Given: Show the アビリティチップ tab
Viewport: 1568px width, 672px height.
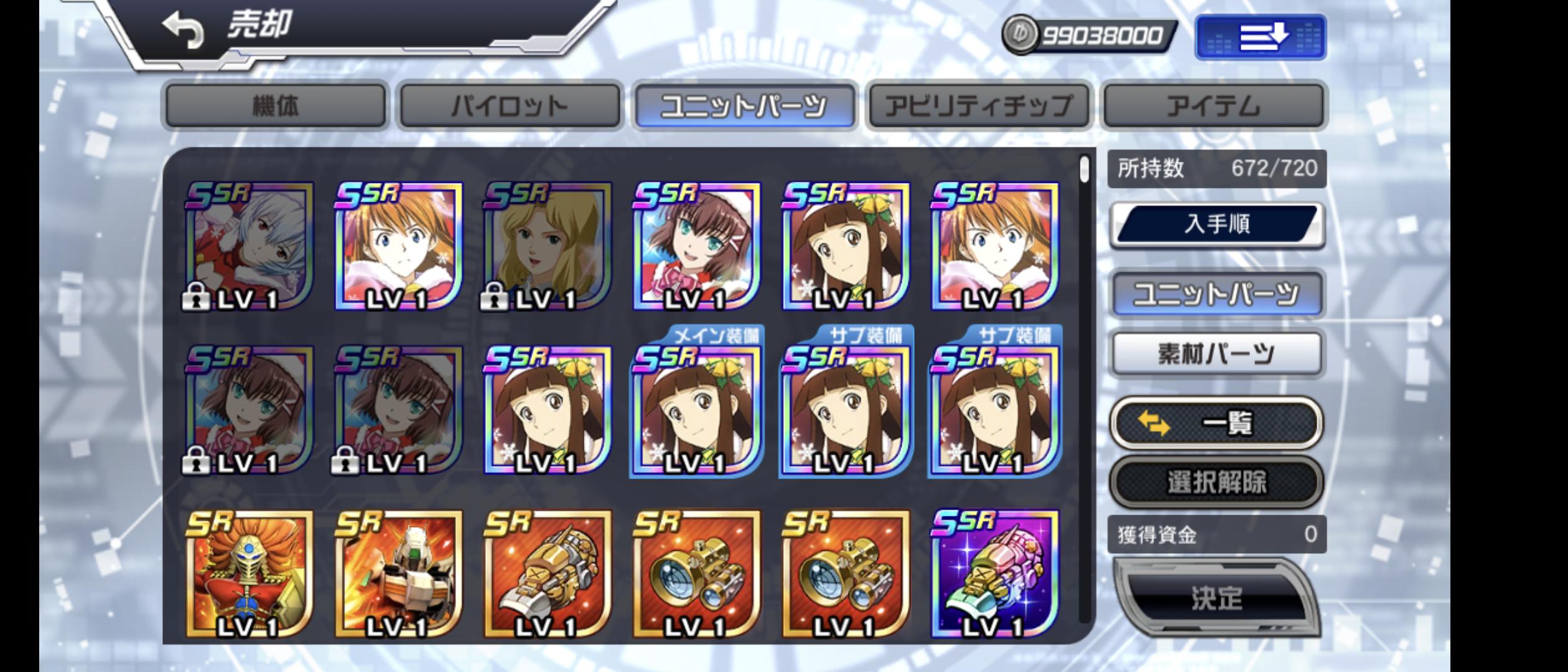Looking at the screenshot, I should (x=979, y=106).
